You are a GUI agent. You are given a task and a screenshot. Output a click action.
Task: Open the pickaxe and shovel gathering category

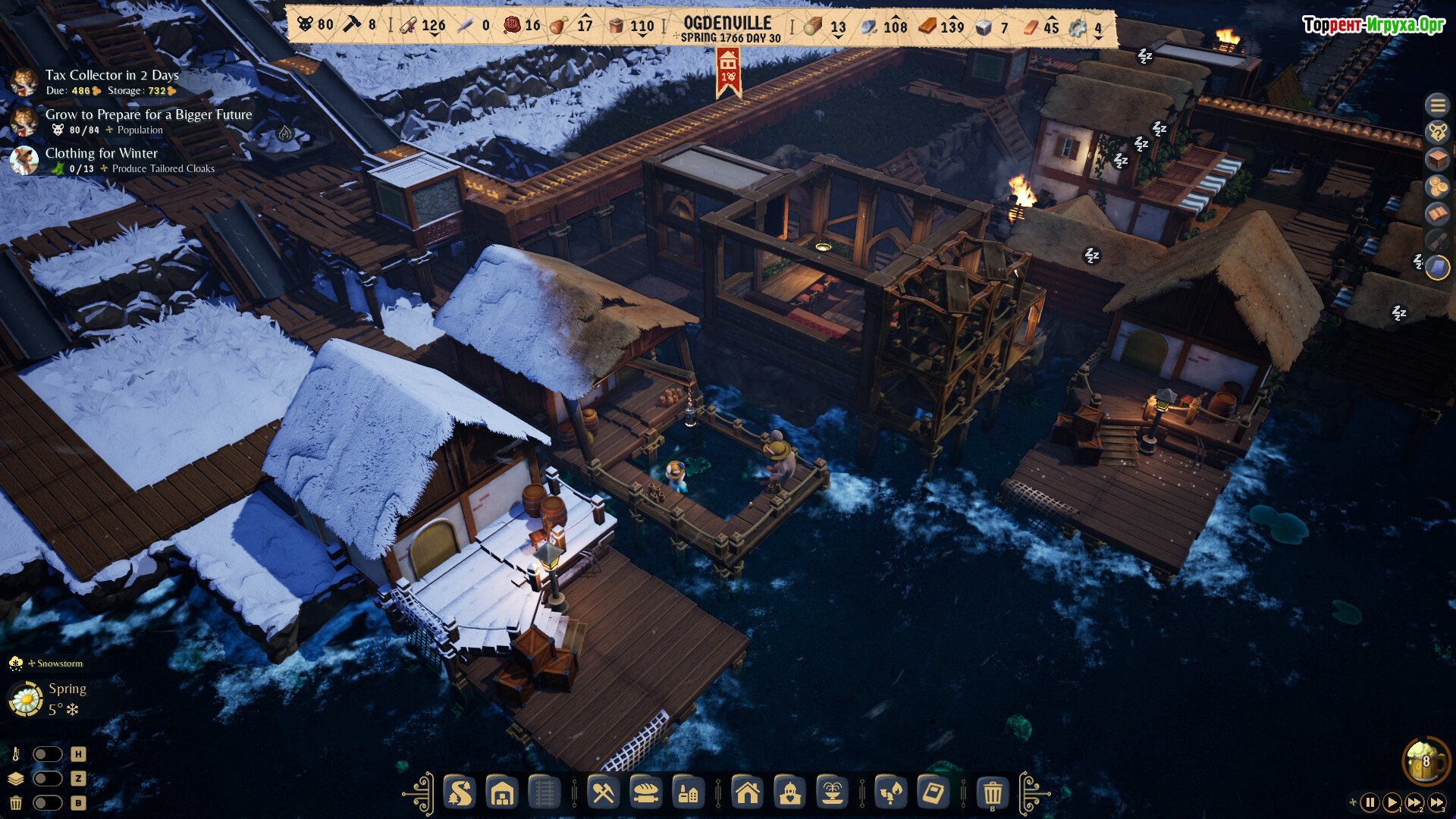pyautogui.click(x=603, y=794)
